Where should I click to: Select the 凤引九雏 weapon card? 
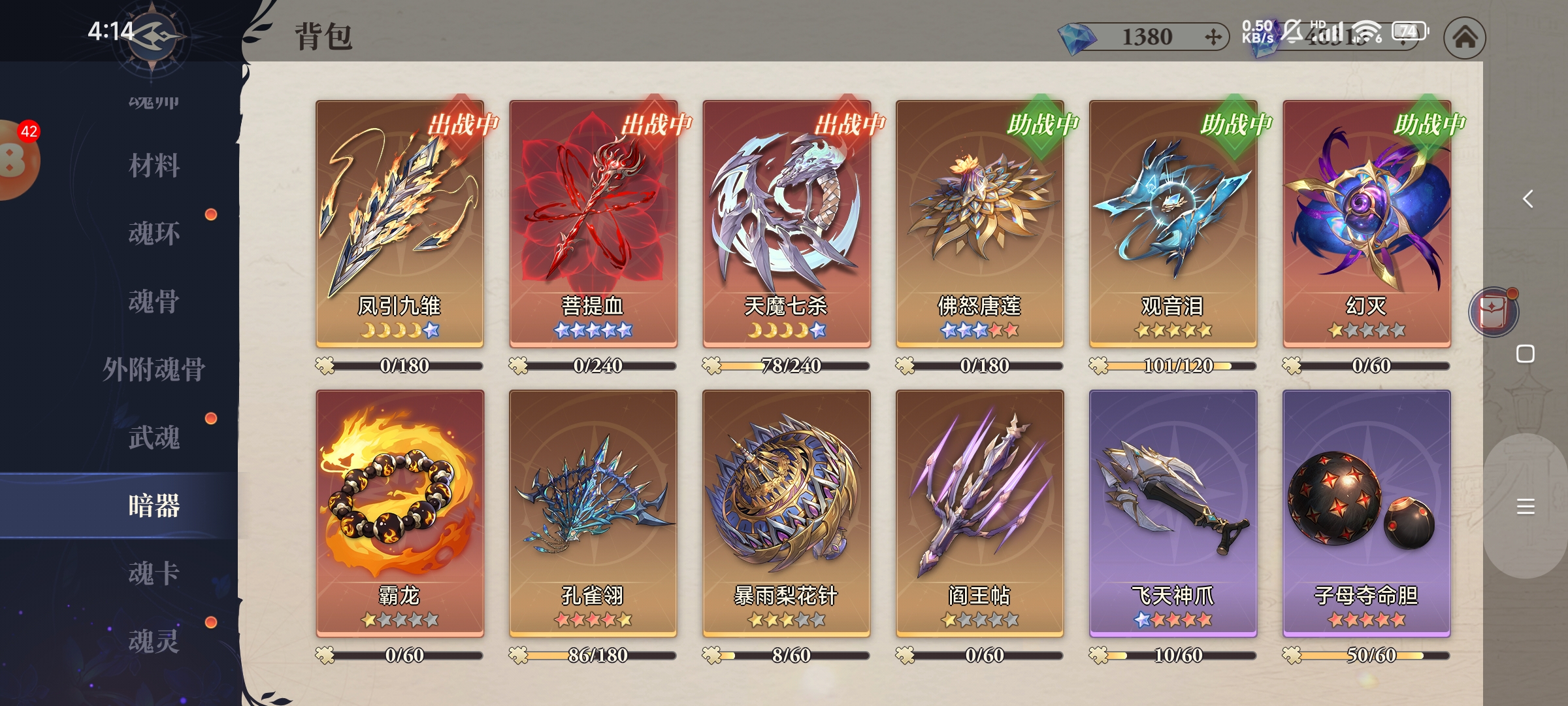tap(400, 222)
